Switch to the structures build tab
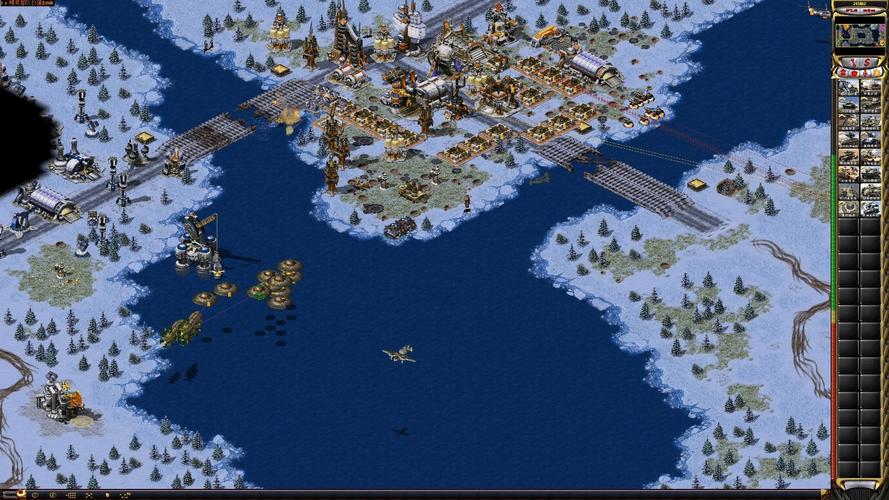Viewport: 889px width, 500px height. tap(842, 72)
